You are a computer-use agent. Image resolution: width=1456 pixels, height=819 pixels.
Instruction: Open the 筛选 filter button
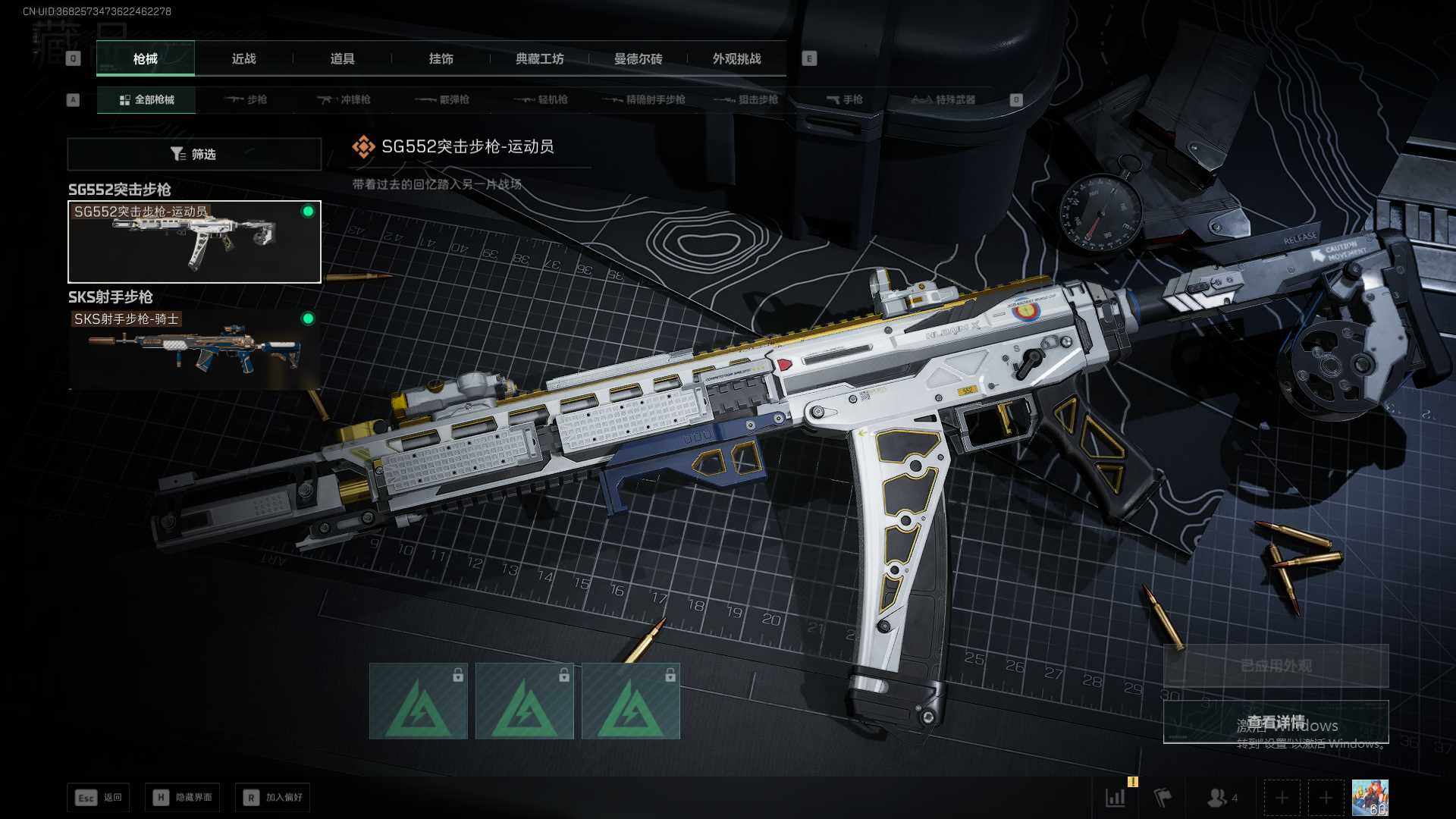tap(194, 154)
